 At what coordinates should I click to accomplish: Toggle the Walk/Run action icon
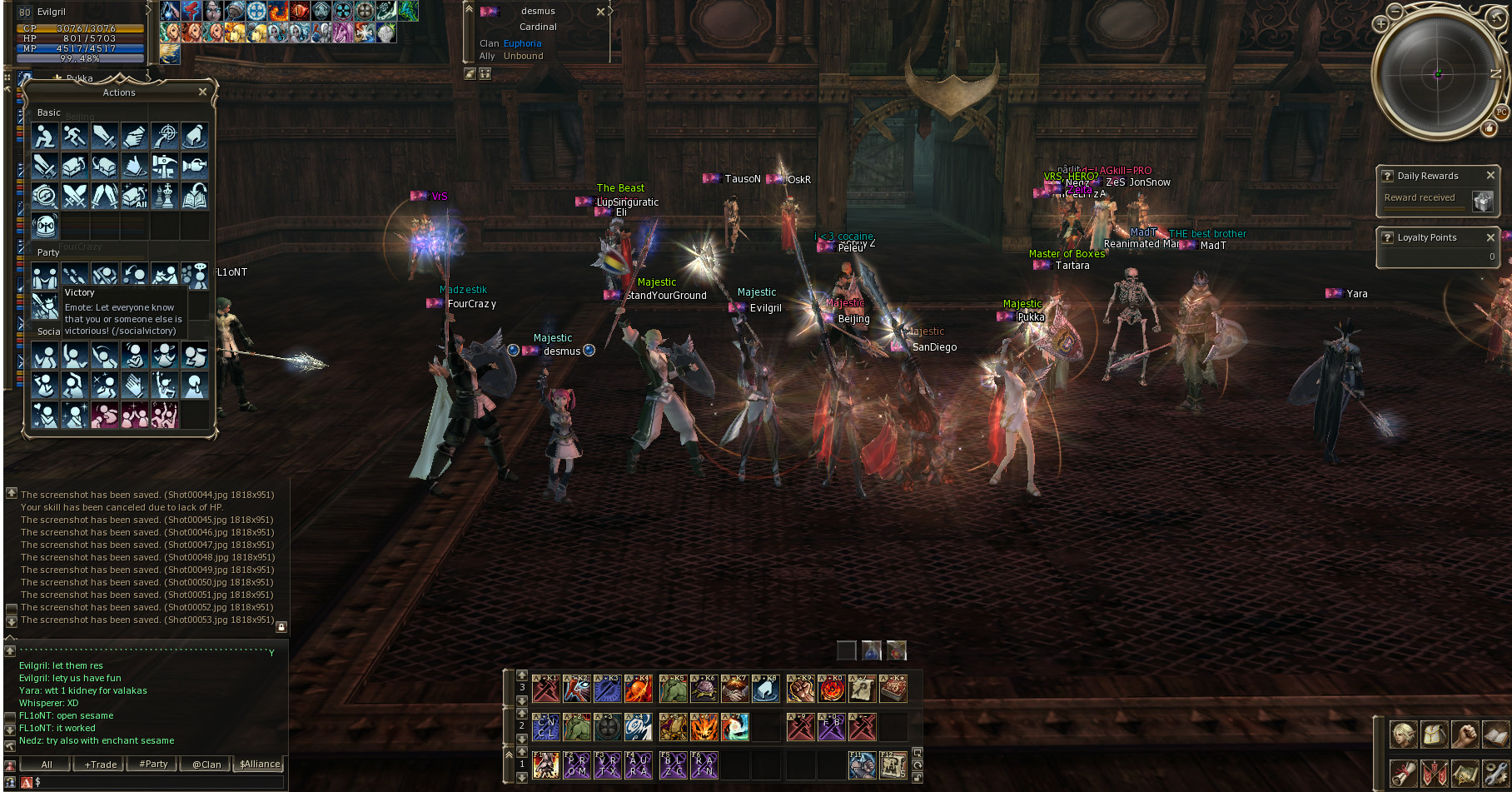[75, 136]
